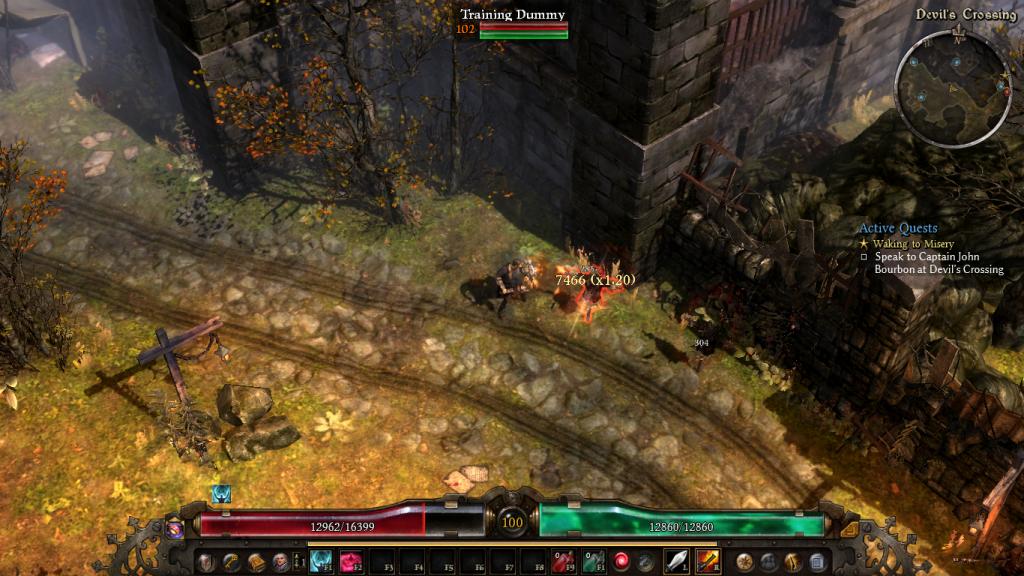Open the Devil's Crossing minimap

coord(953,87)
